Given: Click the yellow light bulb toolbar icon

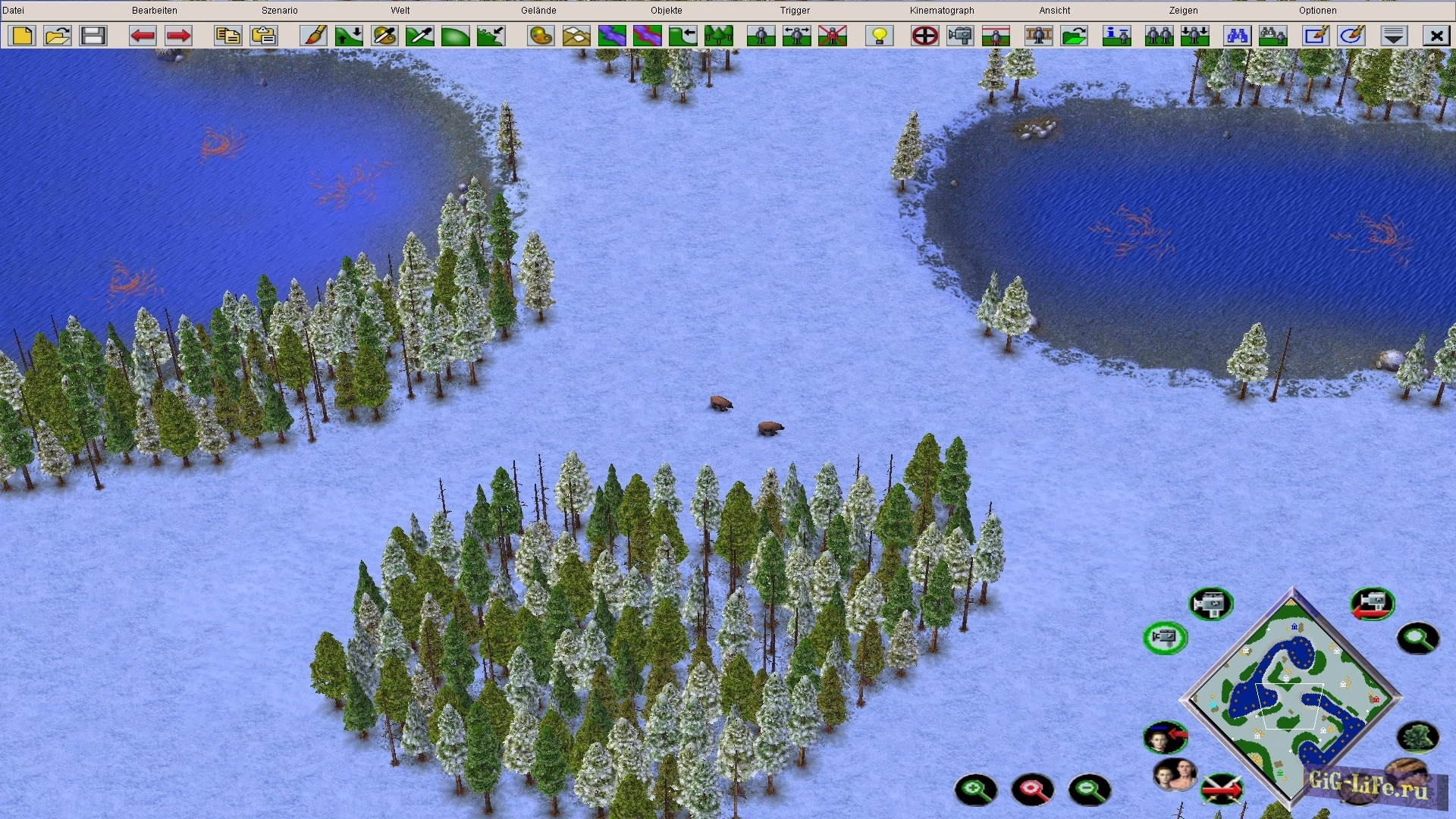Looking at the screenshot, I should [x=880, y=36].
